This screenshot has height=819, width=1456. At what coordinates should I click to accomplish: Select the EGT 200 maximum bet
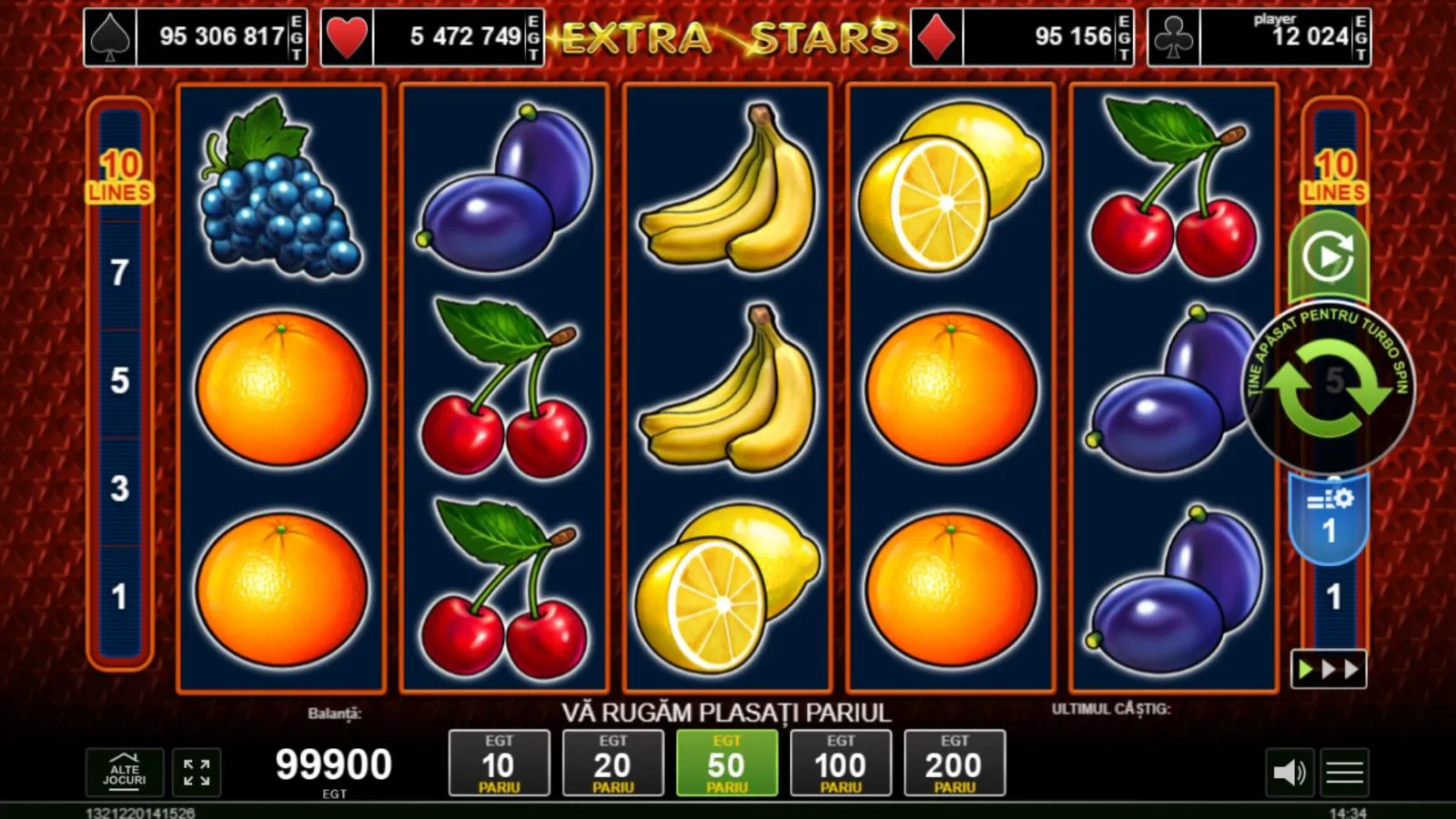[954, 763]
